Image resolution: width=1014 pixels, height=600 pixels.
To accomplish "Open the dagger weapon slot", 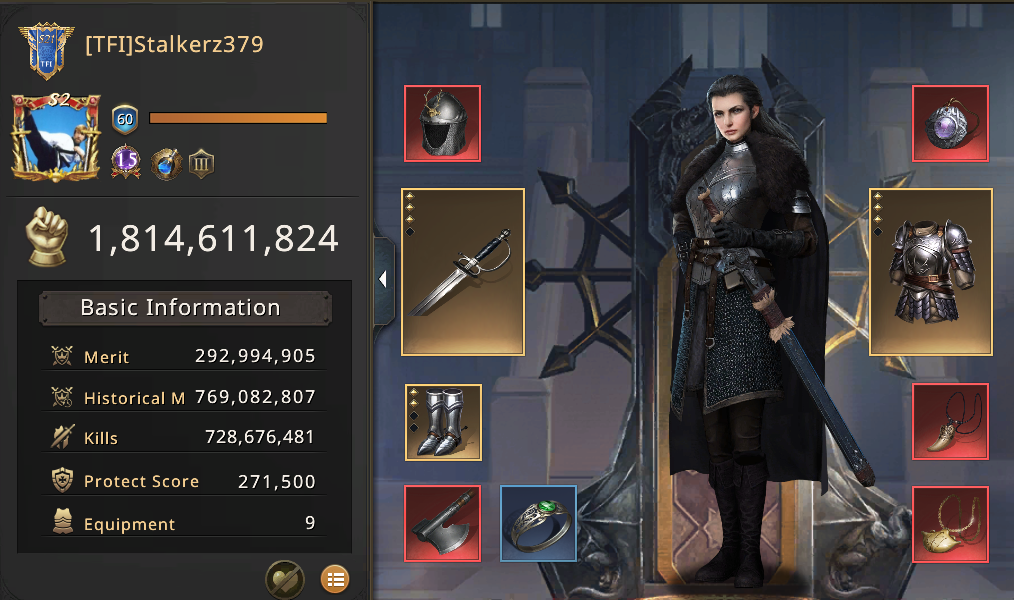I will pos(463,271).
